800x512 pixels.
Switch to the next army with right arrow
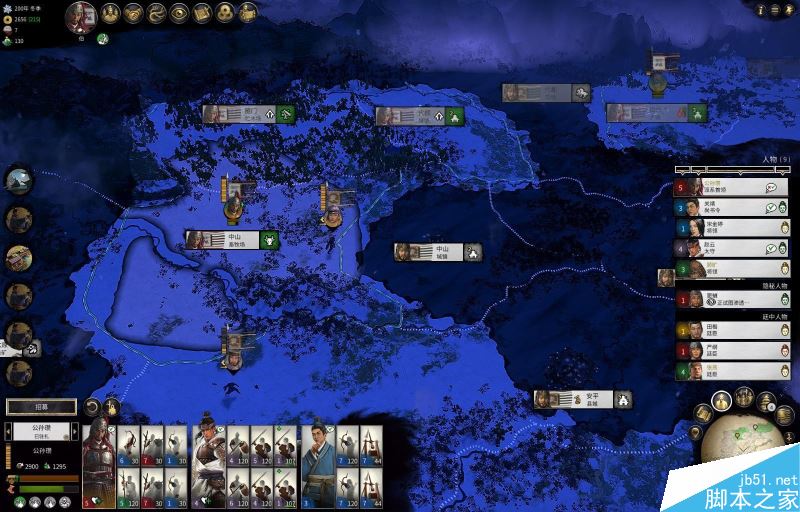coord(75,433)
